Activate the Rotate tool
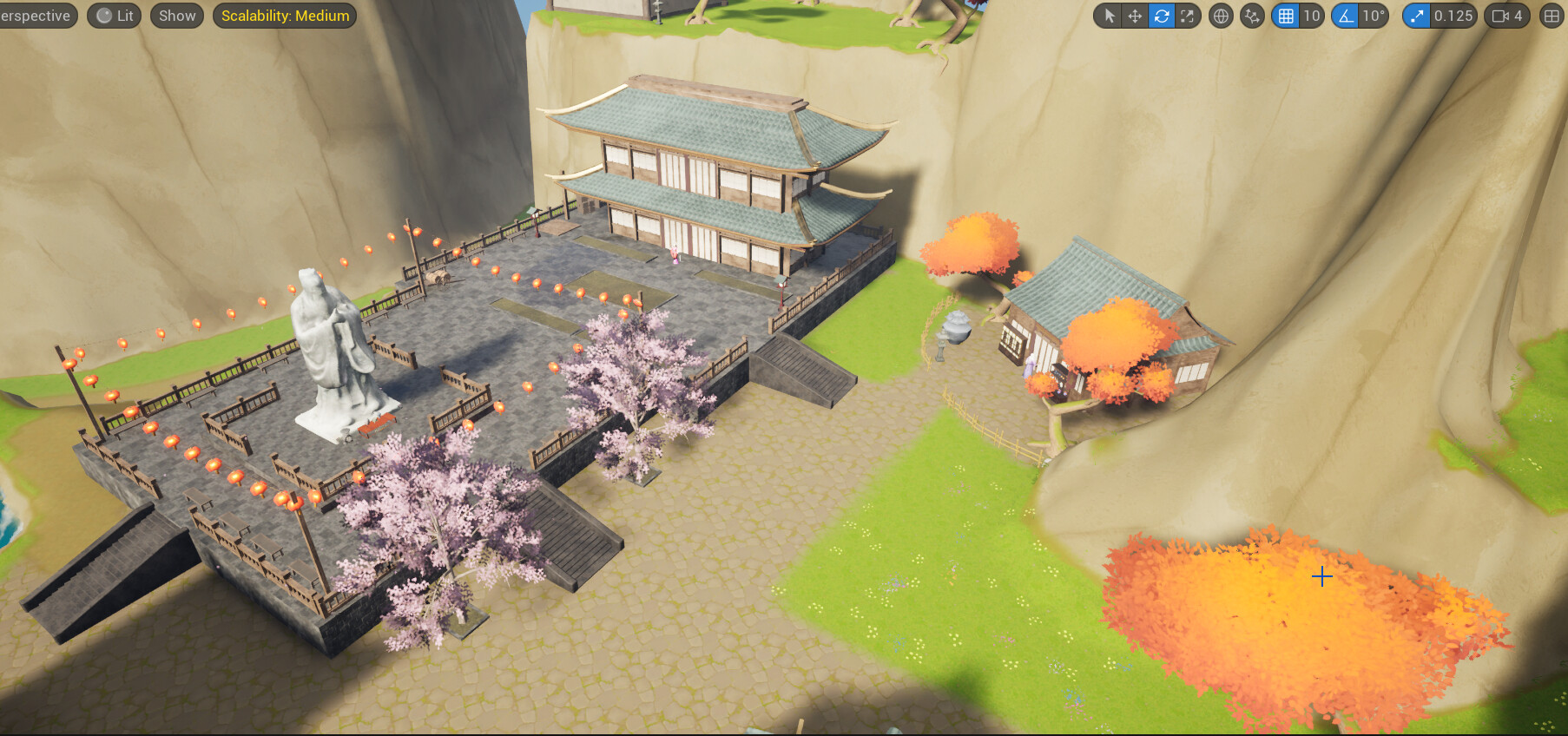1568x736 pixels. [1162, 16]
